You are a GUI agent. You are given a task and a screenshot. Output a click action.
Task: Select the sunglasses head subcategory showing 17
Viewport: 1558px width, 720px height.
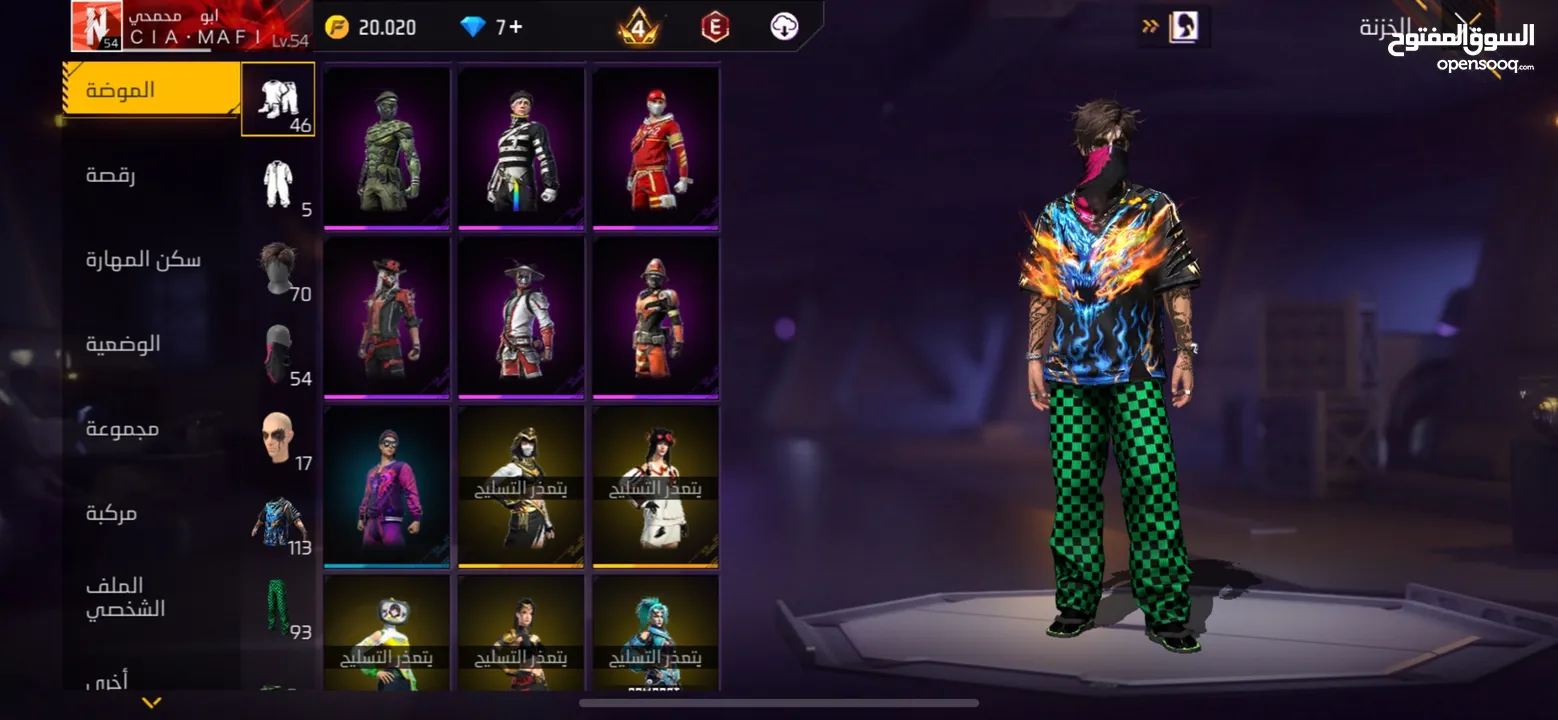click(x=278, y=439)
